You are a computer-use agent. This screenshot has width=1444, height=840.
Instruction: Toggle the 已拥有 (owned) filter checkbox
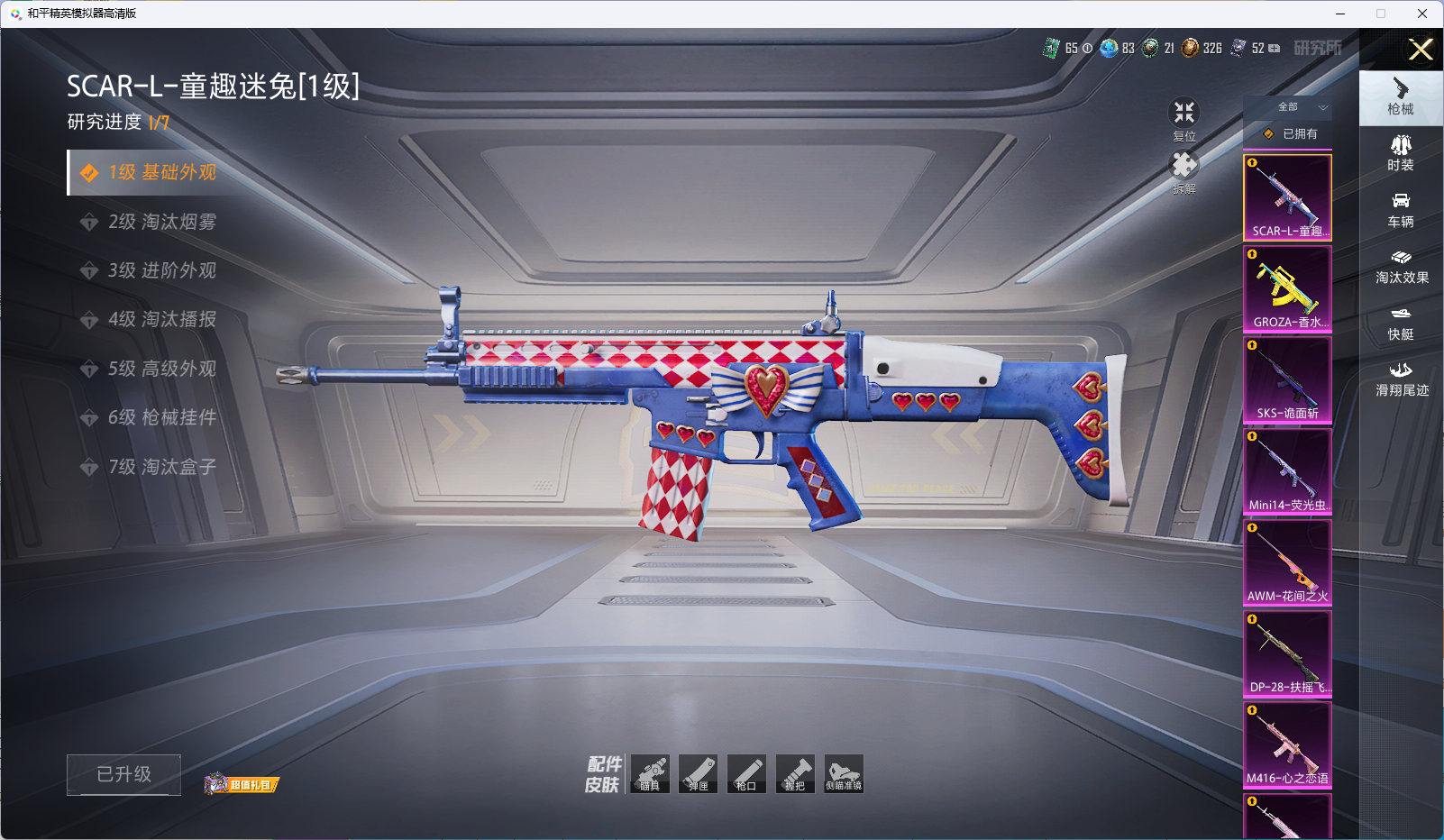[x=1269, y=134]
